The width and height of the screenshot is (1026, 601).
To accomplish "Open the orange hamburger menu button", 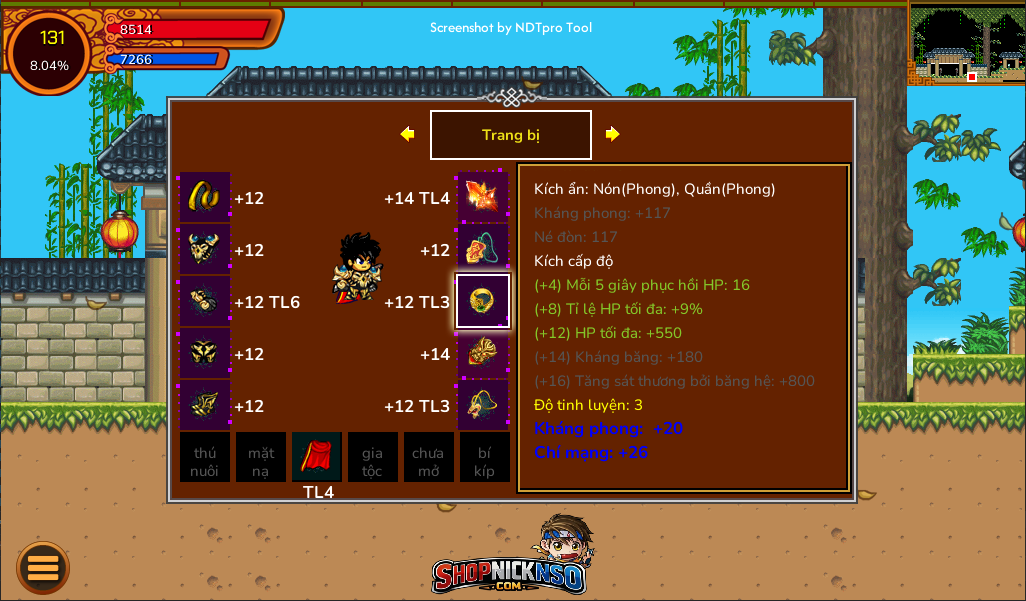I will (43, 568).
